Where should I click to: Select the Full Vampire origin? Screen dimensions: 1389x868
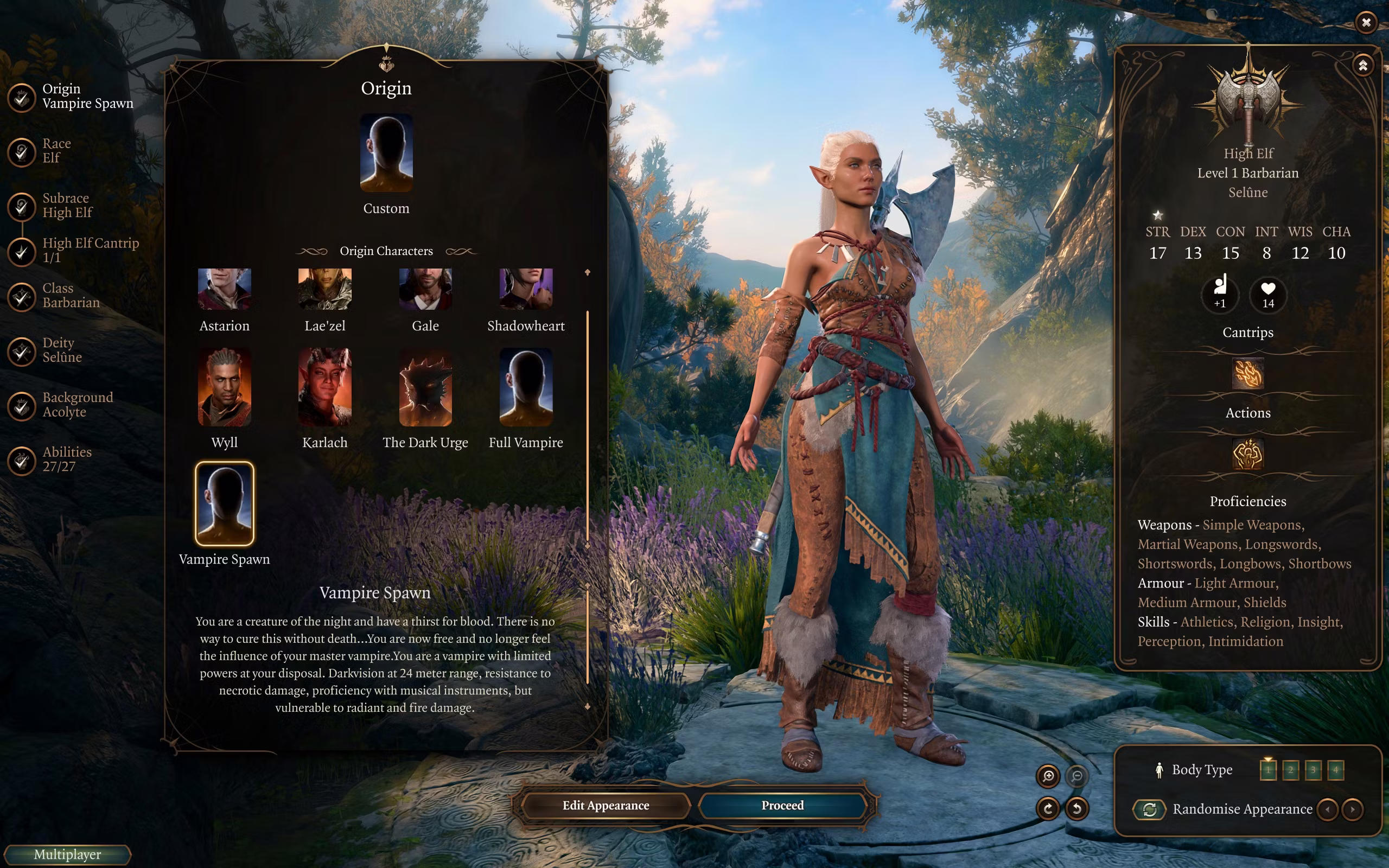[526, 387]
